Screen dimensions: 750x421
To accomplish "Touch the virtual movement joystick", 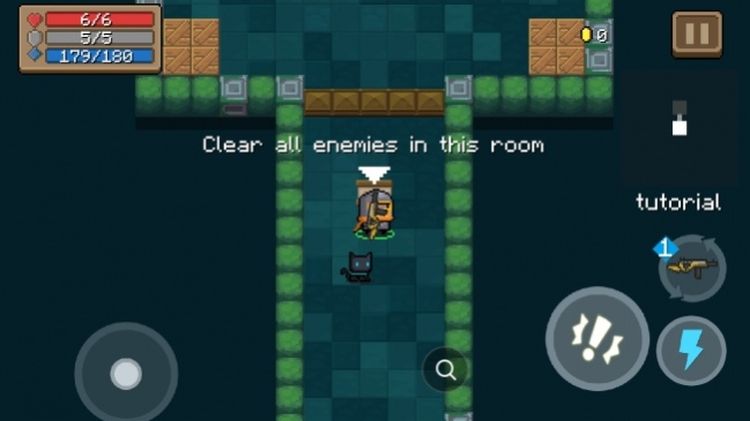I will [x=126, y=373].
